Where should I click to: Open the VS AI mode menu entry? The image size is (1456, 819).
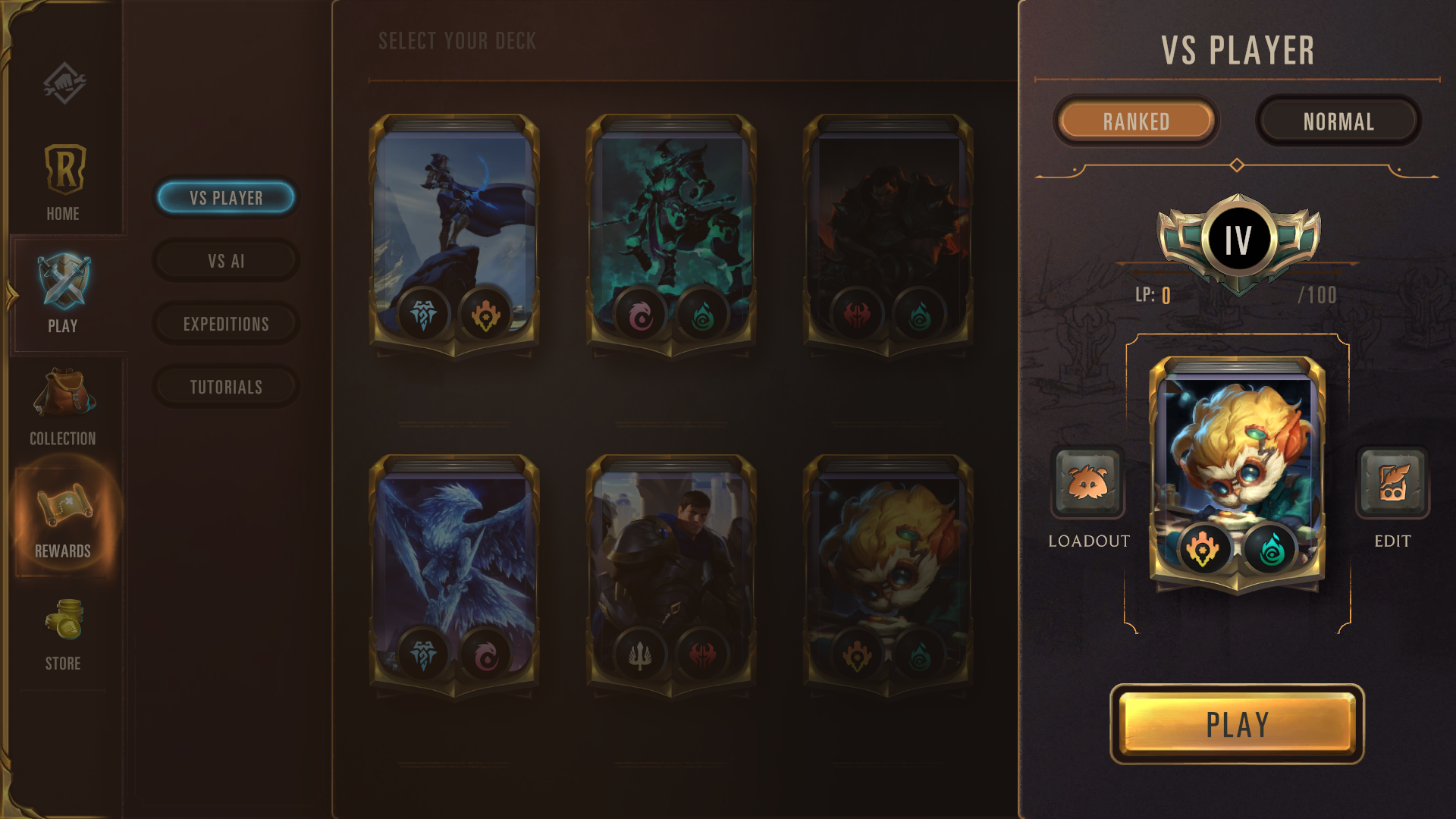[x=225, y=261]
